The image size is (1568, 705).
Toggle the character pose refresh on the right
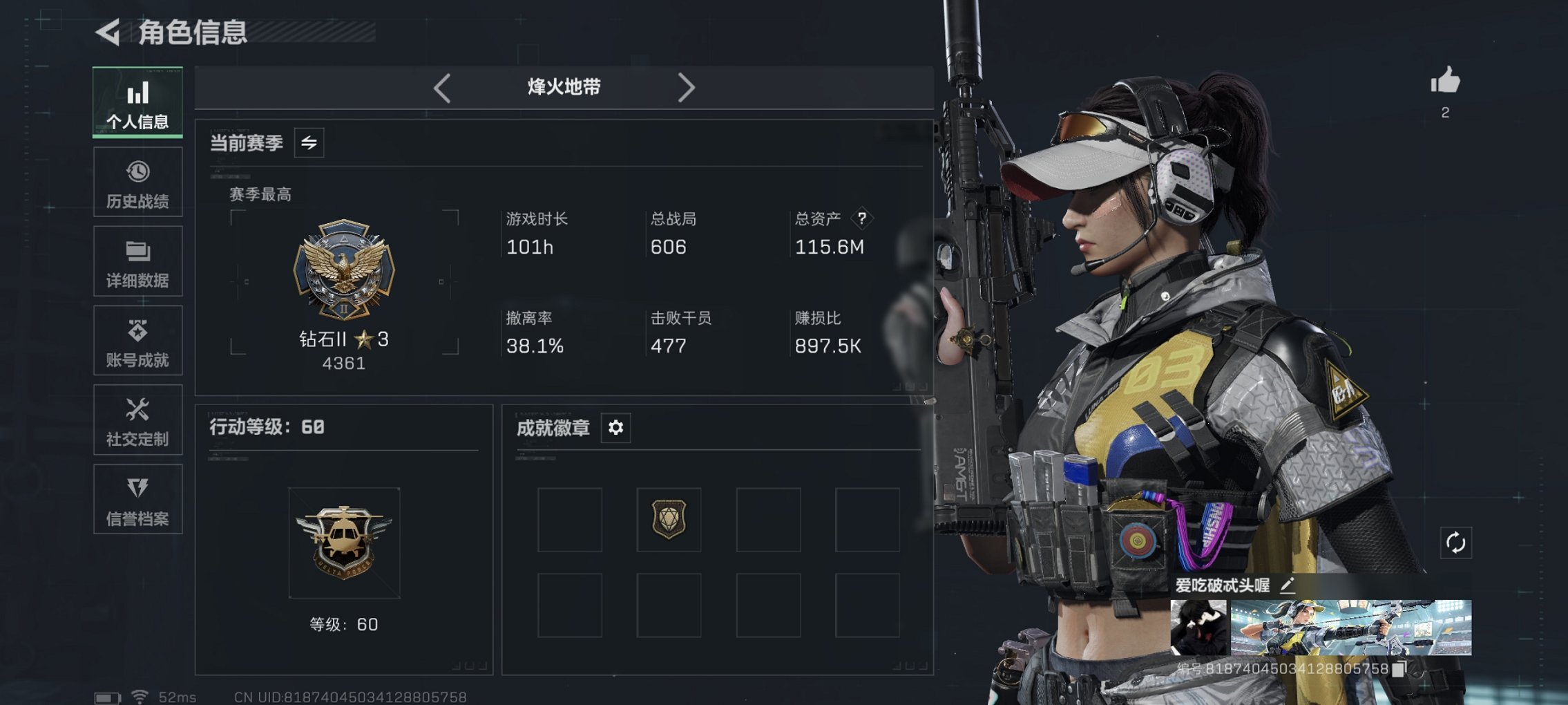(x=1457, y=544)
